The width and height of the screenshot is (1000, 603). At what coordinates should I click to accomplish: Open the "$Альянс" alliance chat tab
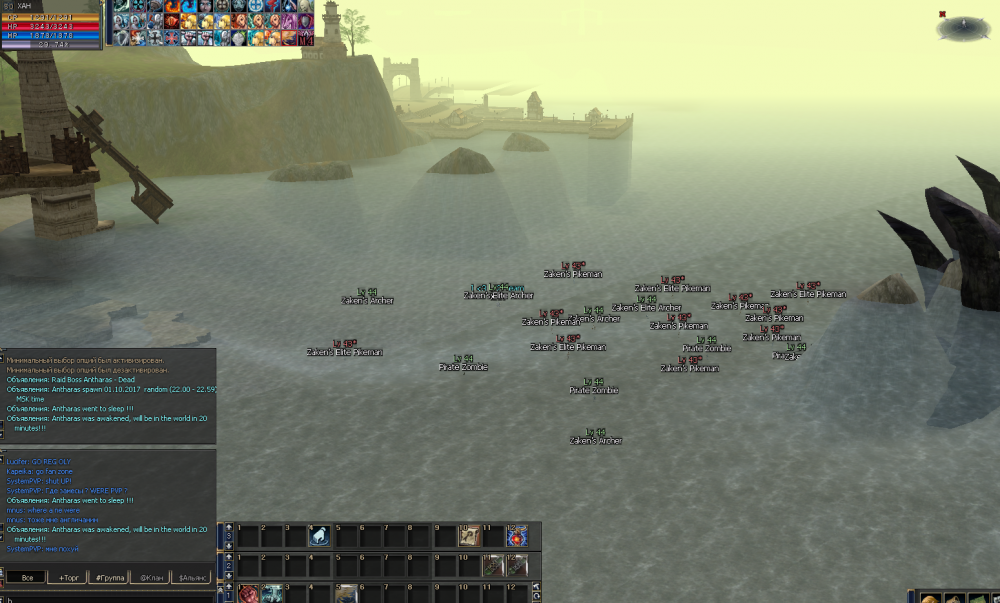point(193,577)
